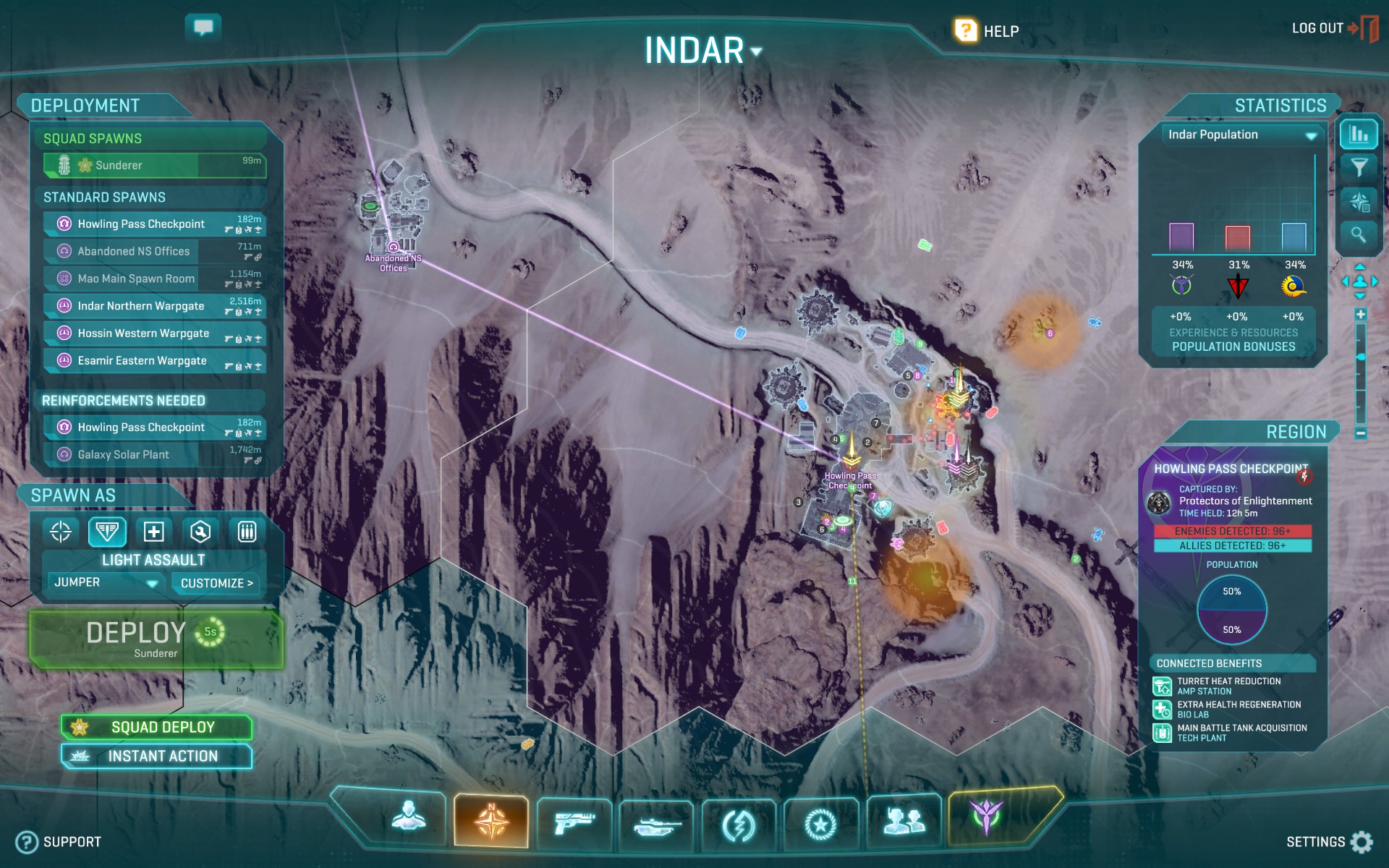Open the map filter funnel icon
Screen dimensions: 1389x868
tap(1359, 168)
